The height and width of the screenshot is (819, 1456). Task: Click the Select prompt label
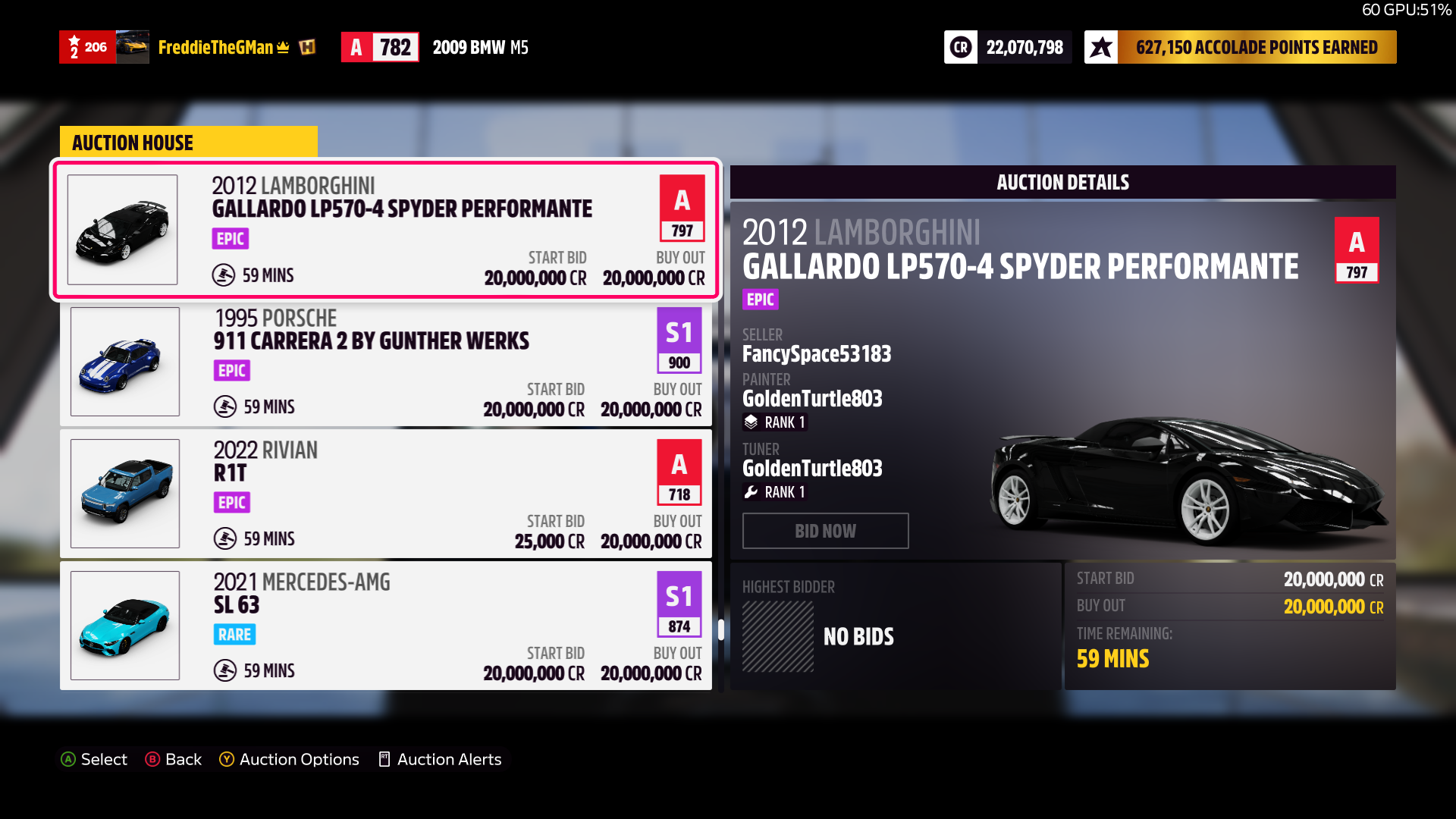pyautogui.click(x=94, y=759)
